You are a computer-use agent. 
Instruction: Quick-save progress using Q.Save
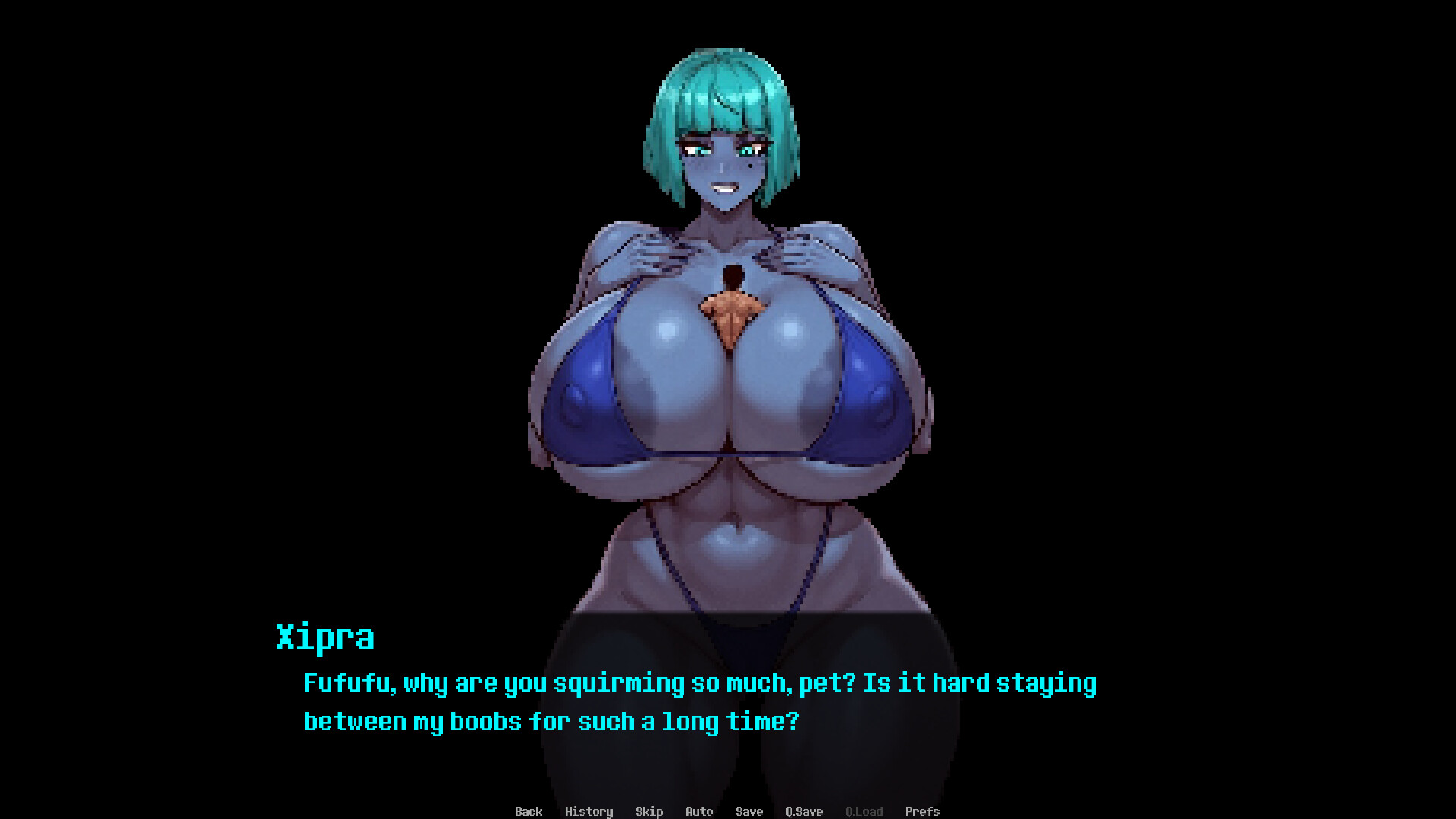[x=804, y=811]
